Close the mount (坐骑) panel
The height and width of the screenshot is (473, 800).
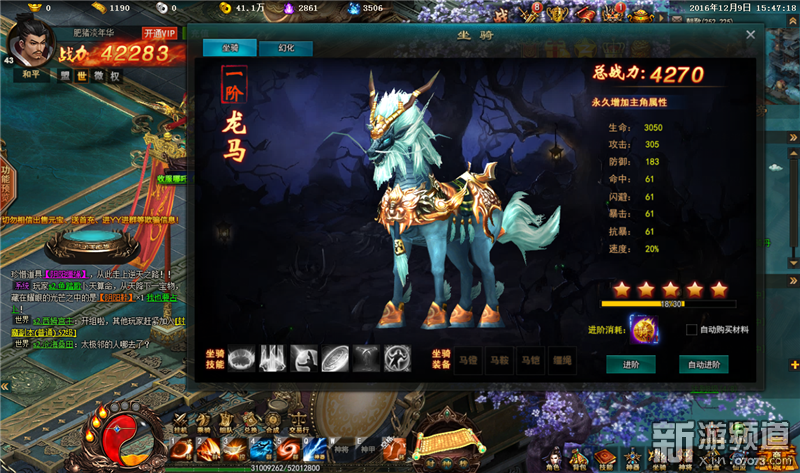[x=751, y=34]
